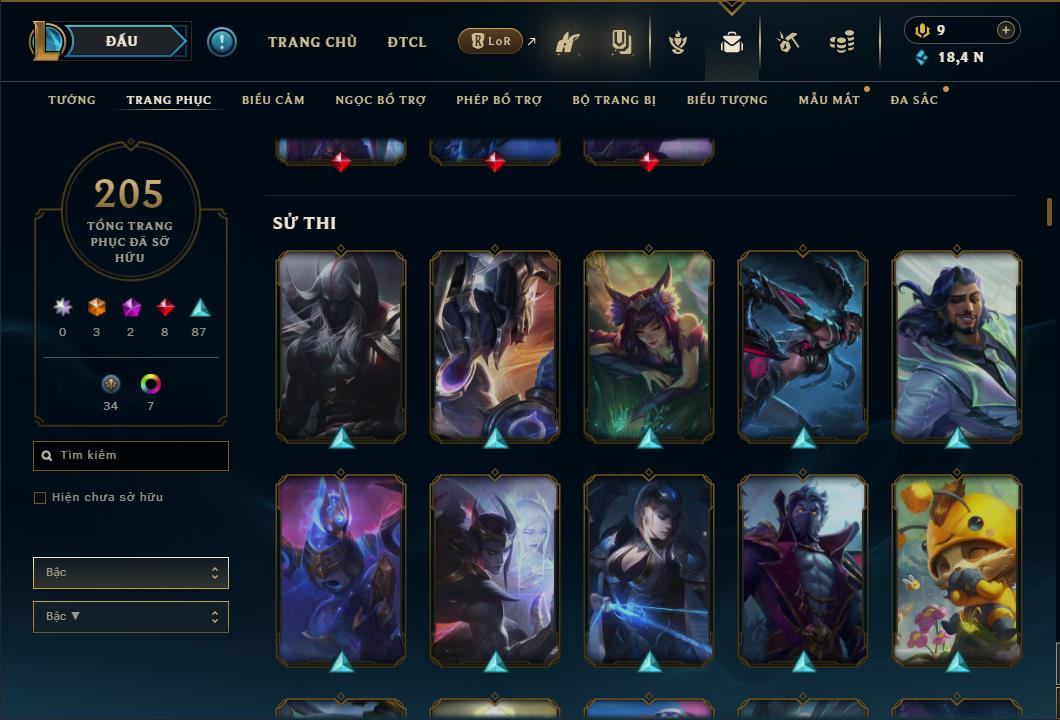Select the ĐA SẮC tab
1060x720 pixels.
914,100
